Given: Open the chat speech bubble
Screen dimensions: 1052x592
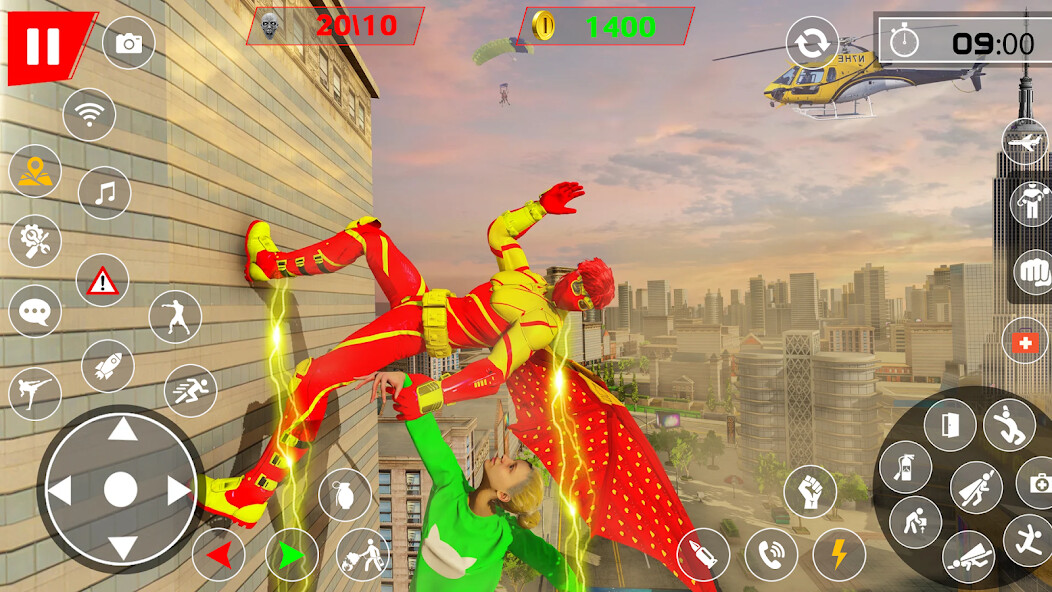Looking at the screenshot, I should click(35, 312).
